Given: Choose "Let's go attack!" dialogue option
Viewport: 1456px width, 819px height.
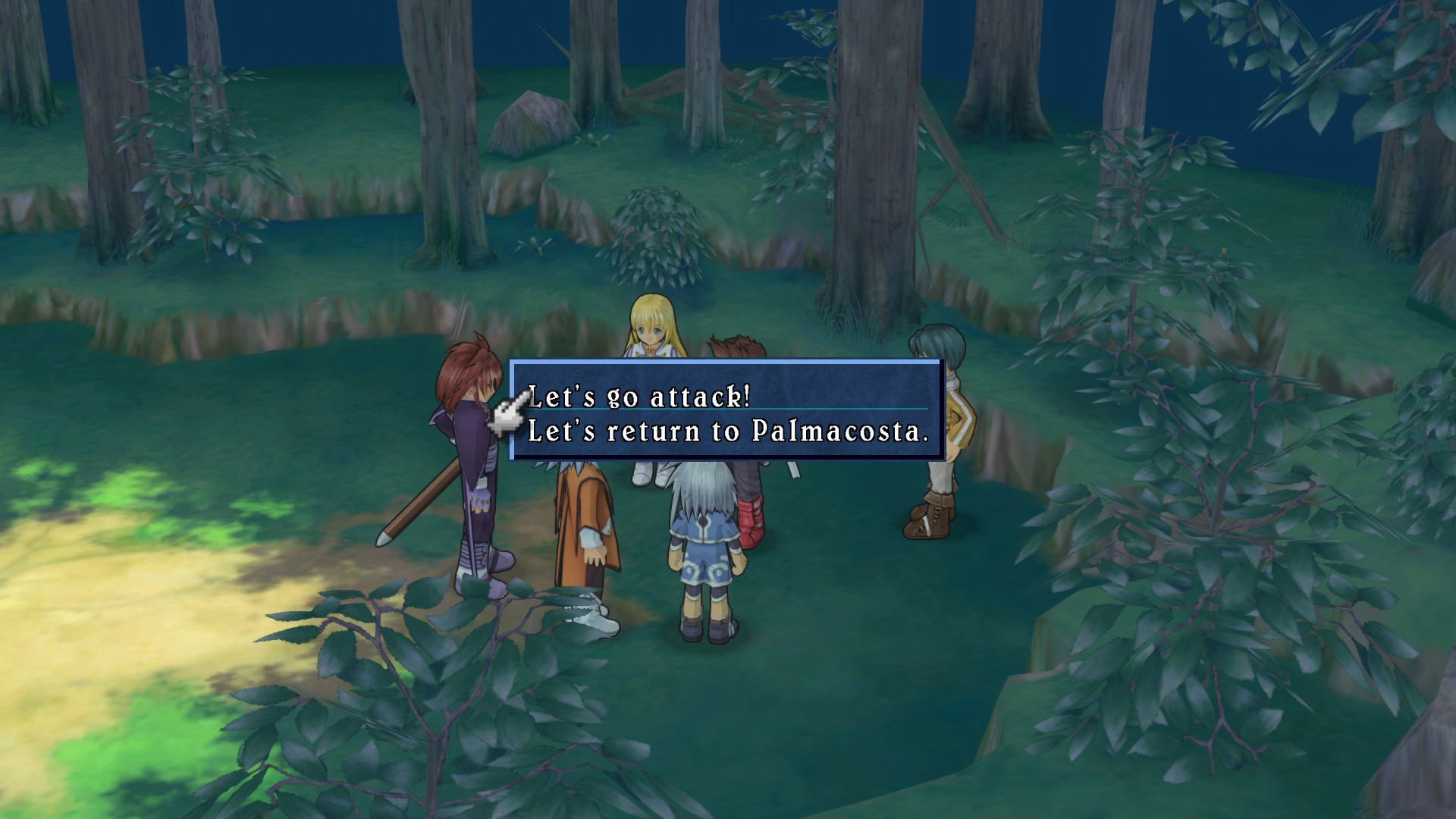Looking at the screenshot, I should [x=639, y=397].
